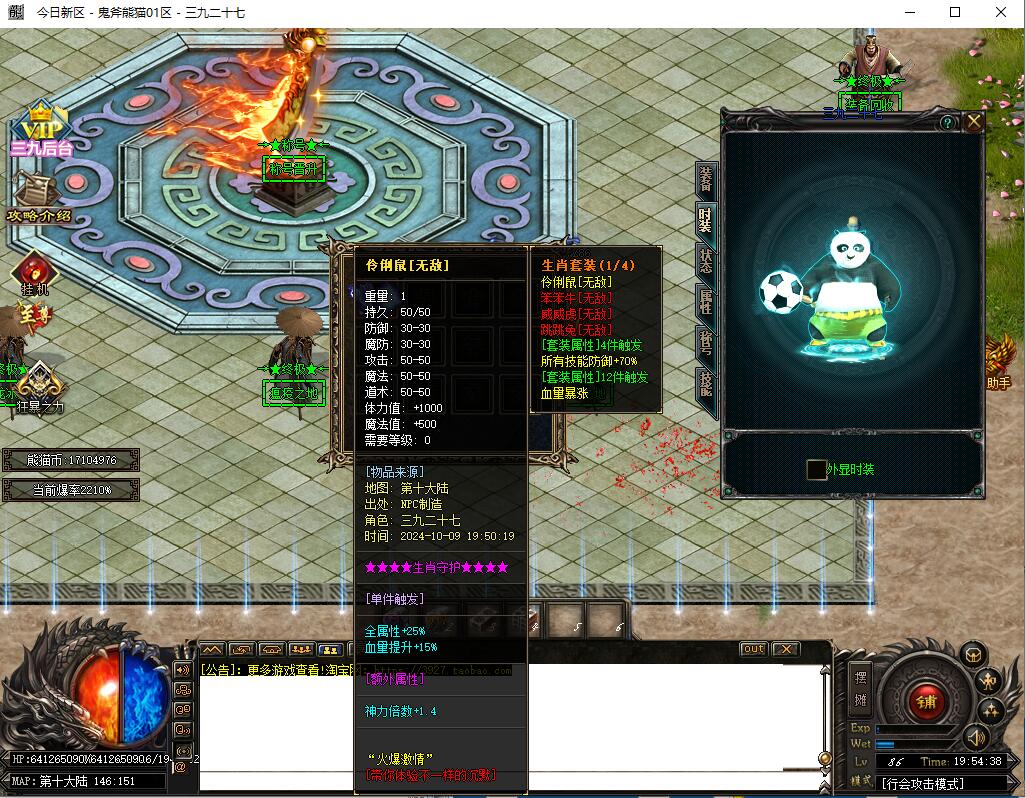Open the 技能 skills tab
Viewport: 1025px width, 798px height.
tap(705, 386)
